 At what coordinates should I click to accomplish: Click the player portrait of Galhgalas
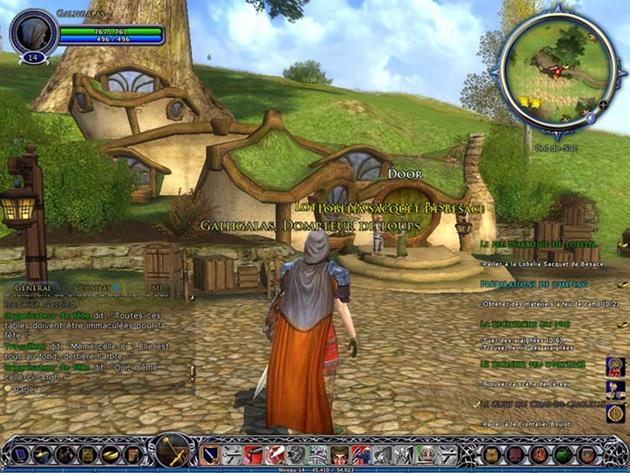point(32,32)
